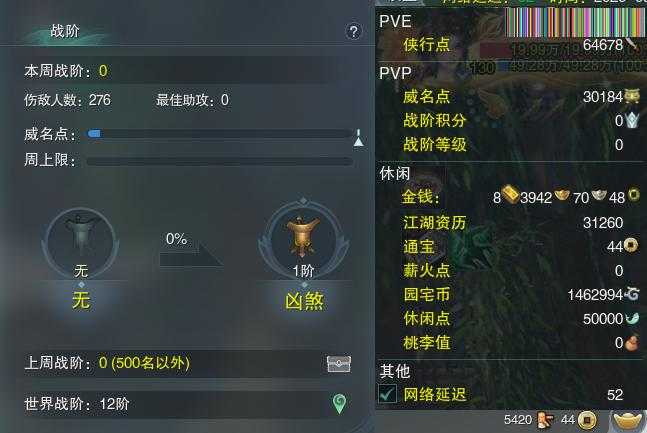
Task: Click the 威名点 progress bar end marker
Action: click(x=358, y=135)
